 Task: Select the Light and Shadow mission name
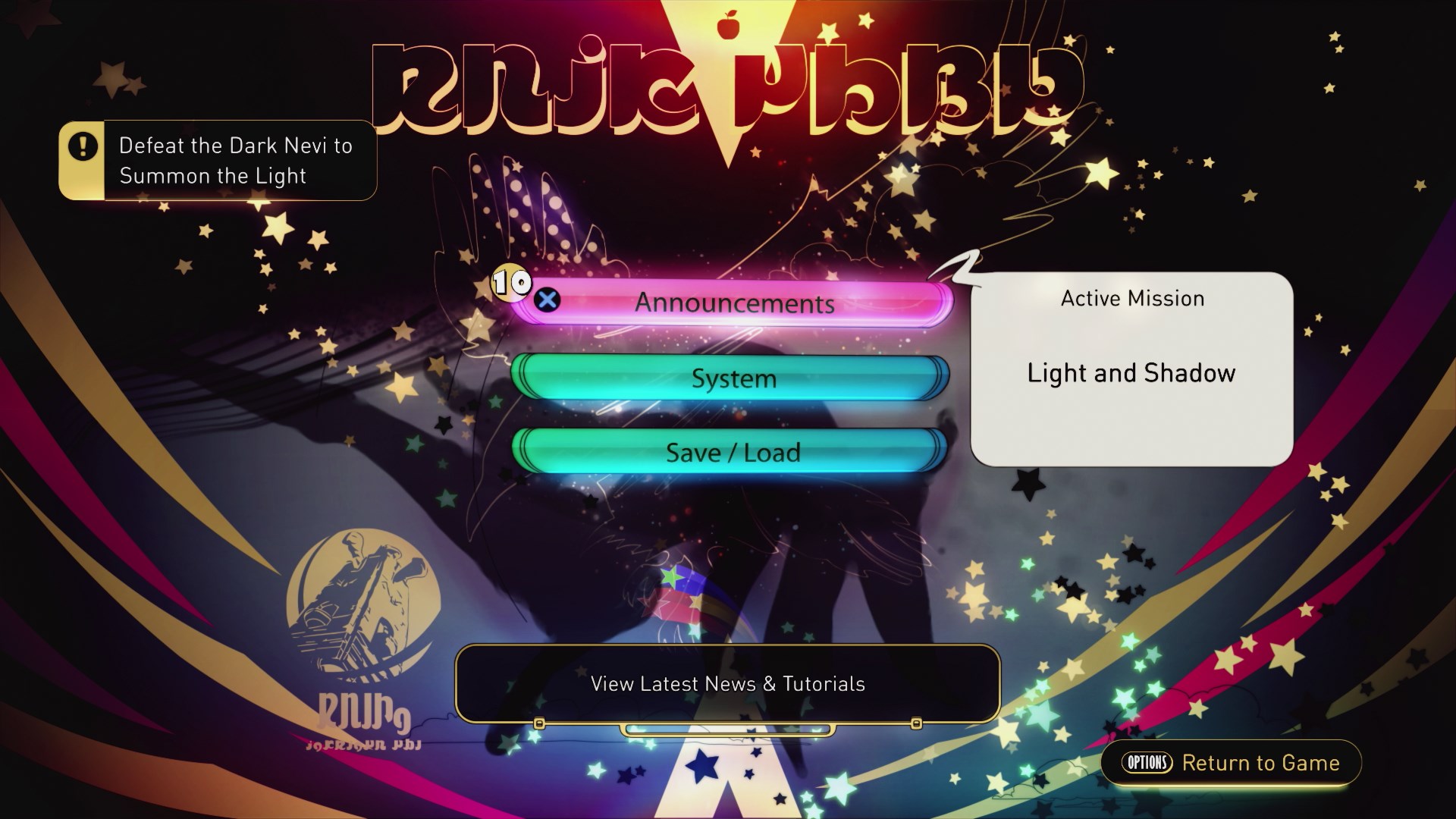pos(1131,373)
